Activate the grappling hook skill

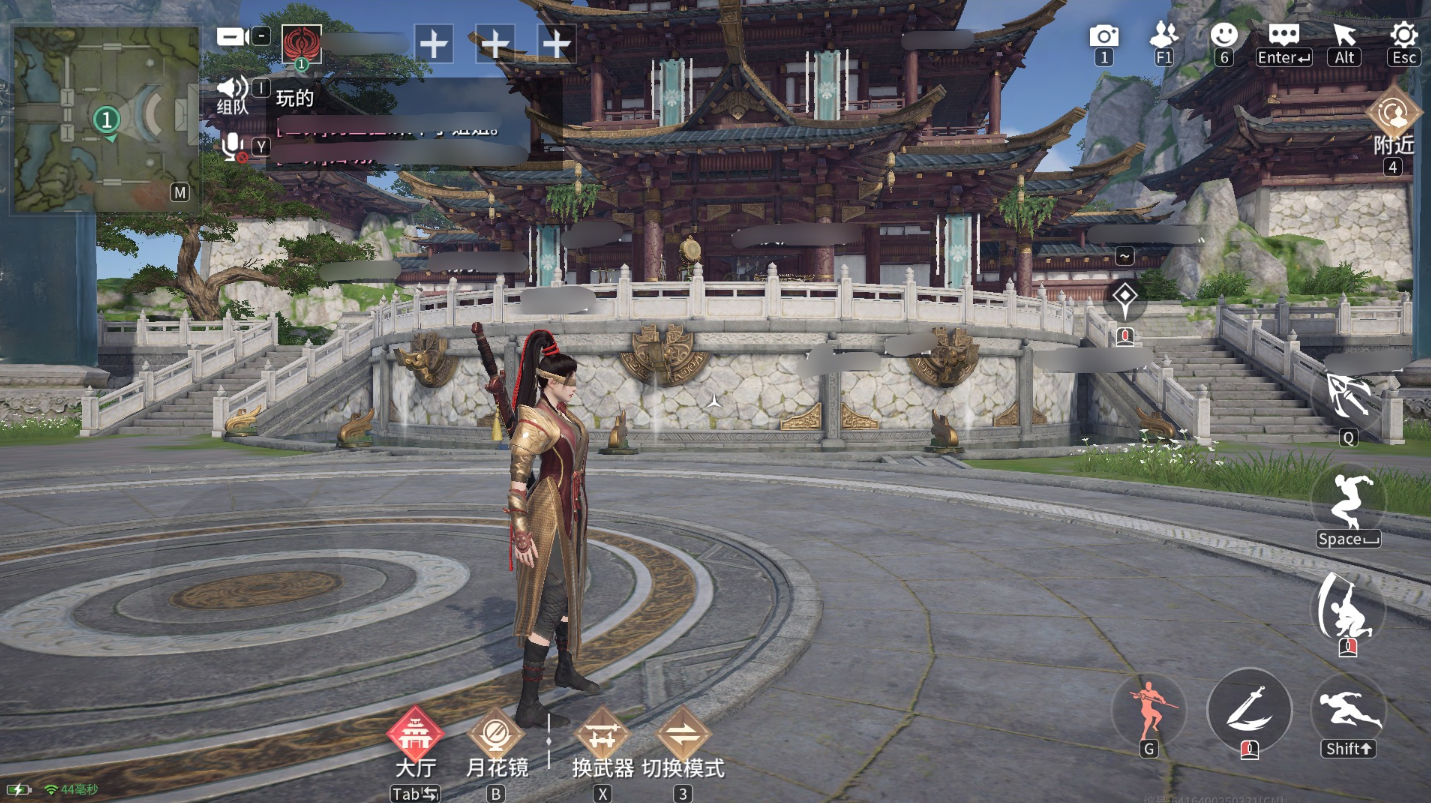(1346, 396)
